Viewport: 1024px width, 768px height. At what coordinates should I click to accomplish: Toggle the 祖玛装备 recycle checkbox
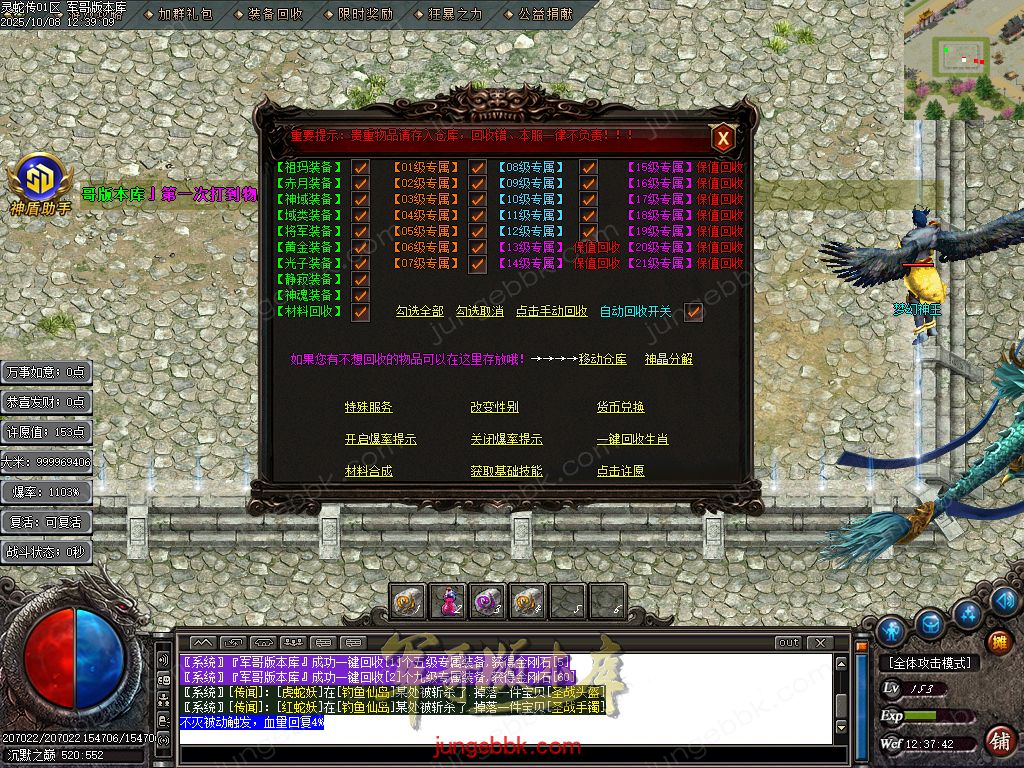[x=361, y=168]
